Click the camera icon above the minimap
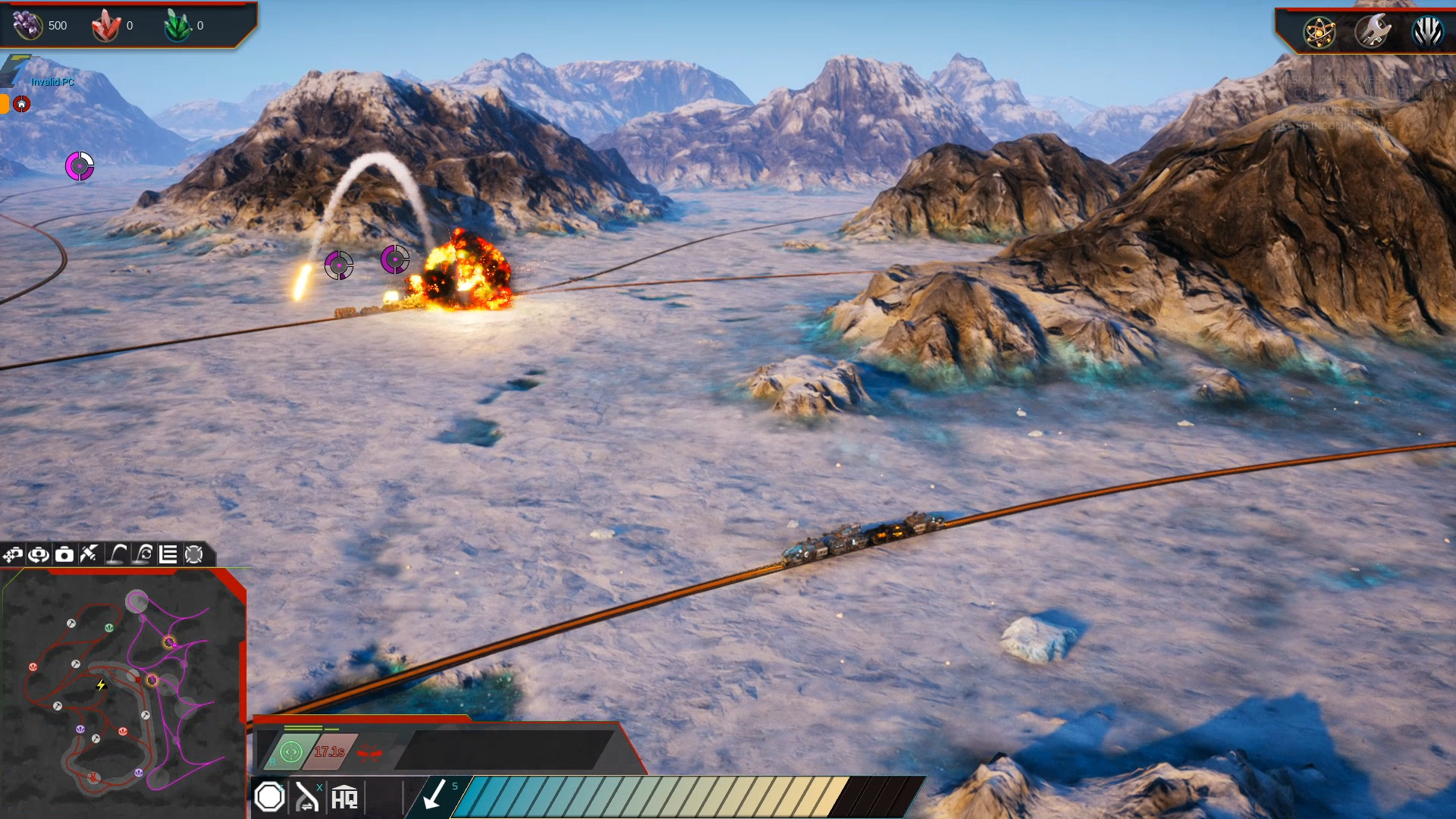1456x819 pixels. pyautogui.click(x=64, y=555)
